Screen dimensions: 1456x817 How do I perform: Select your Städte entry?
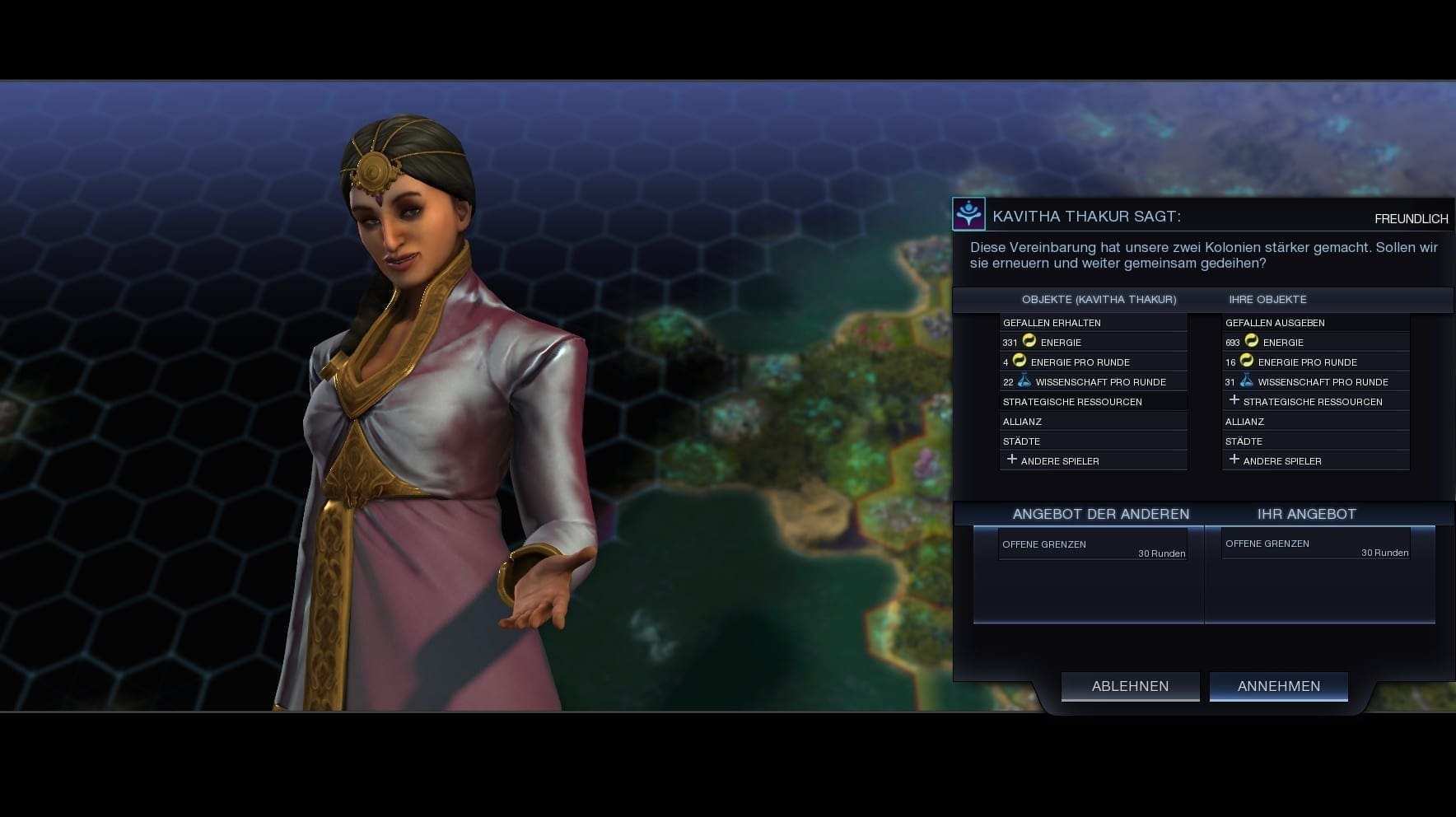click(1315, 441)
